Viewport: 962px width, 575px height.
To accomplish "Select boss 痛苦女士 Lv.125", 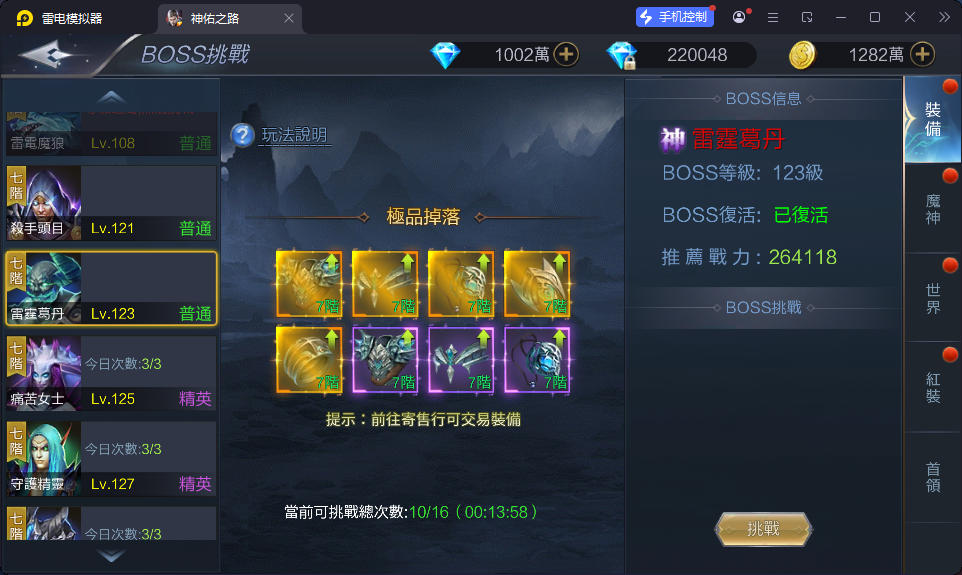I will [111, 374].
